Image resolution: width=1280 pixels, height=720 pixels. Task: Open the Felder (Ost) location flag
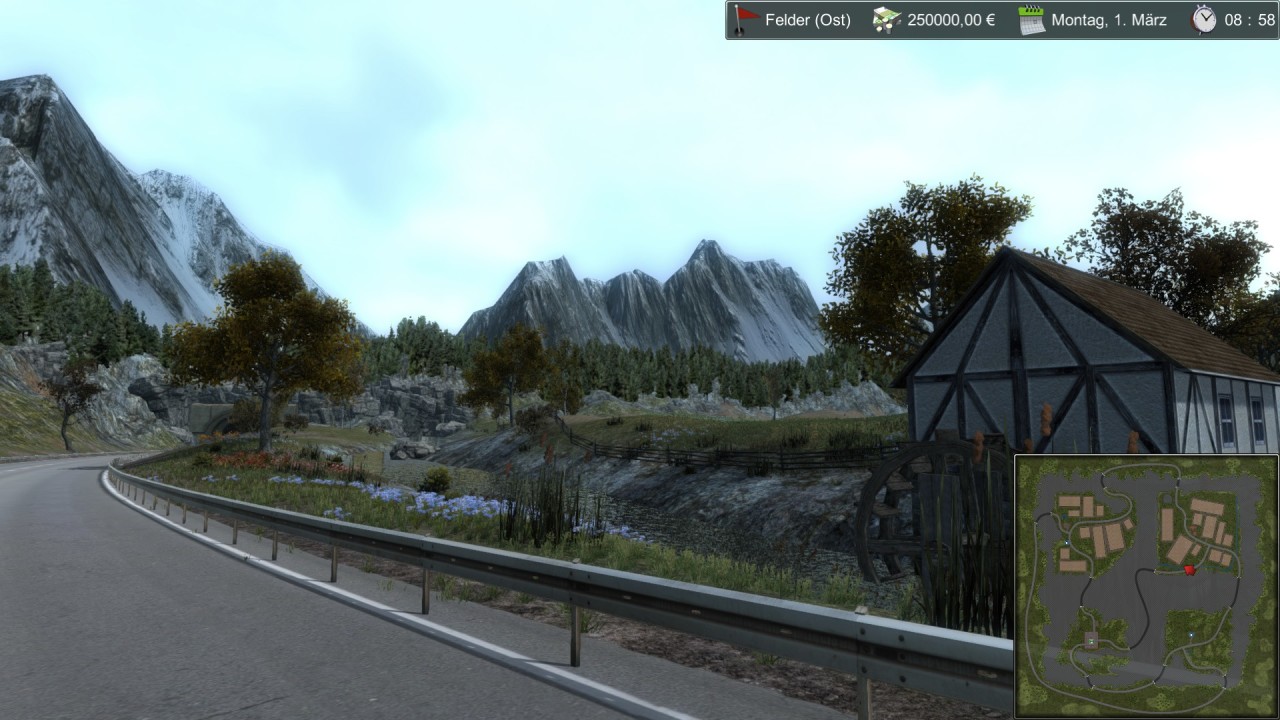[x=745, y=20]
